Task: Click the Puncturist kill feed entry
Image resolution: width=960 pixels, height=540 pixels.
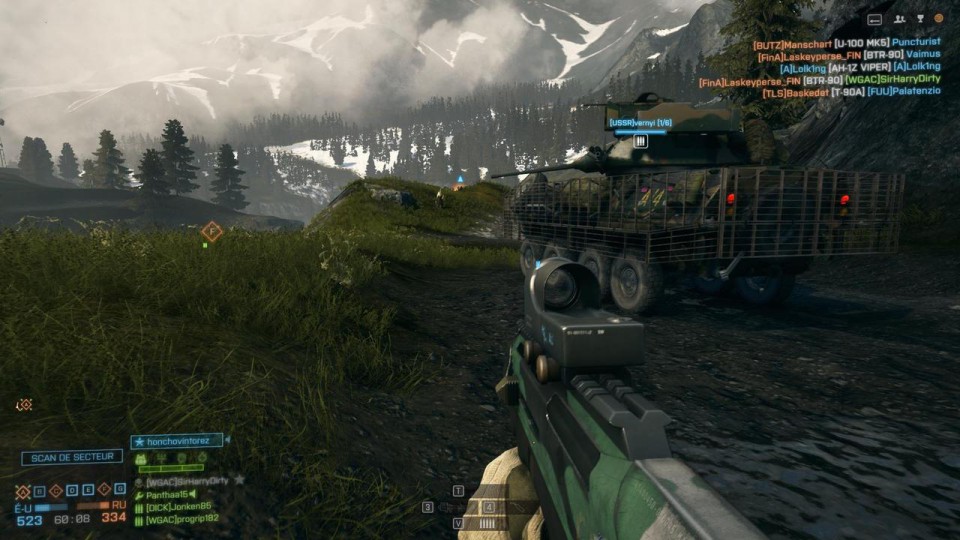Action: tap(916, 44)
